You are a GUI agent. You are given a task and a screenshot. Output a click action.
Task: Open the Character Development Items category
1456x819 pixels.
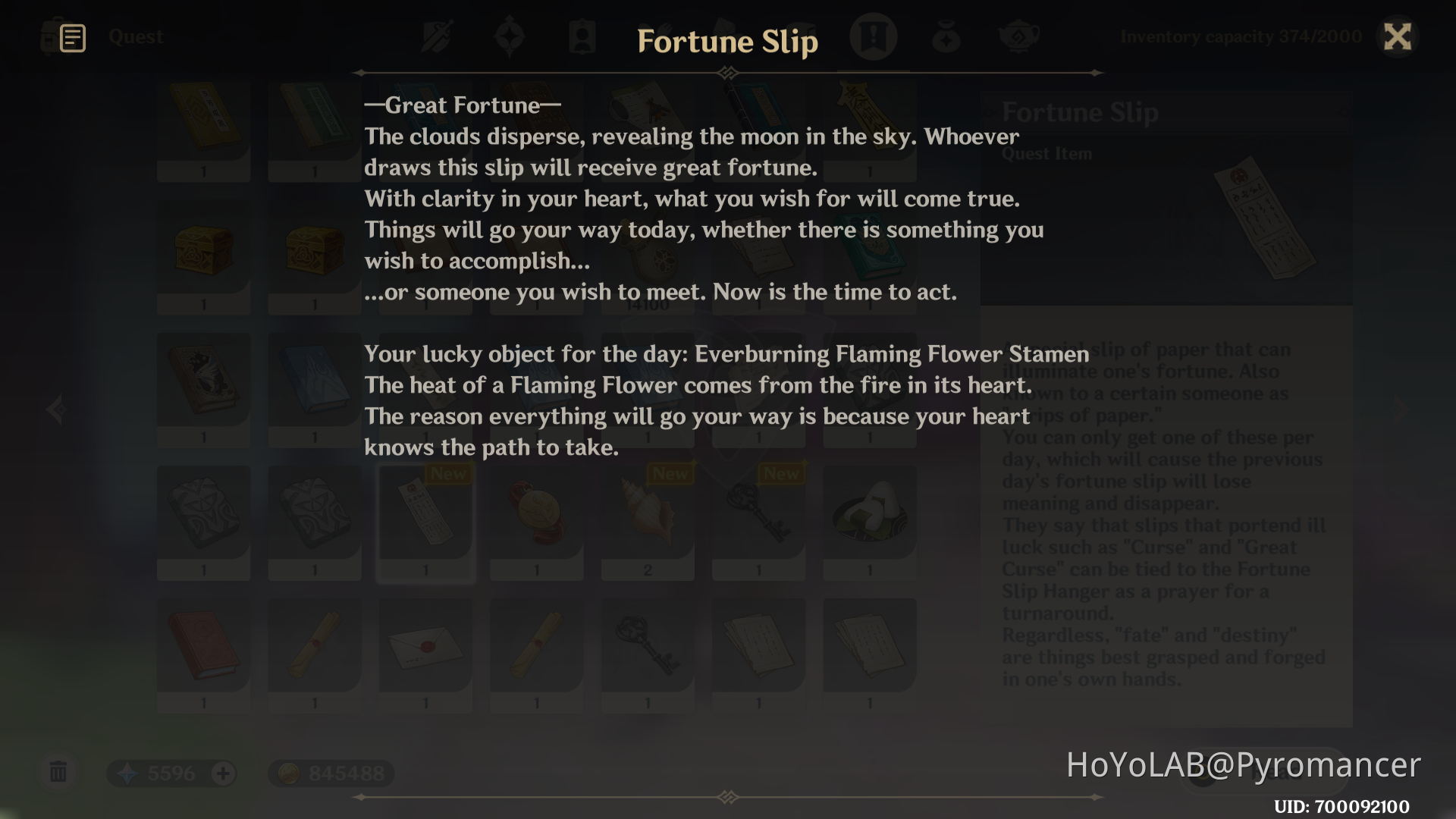point(582,36)
